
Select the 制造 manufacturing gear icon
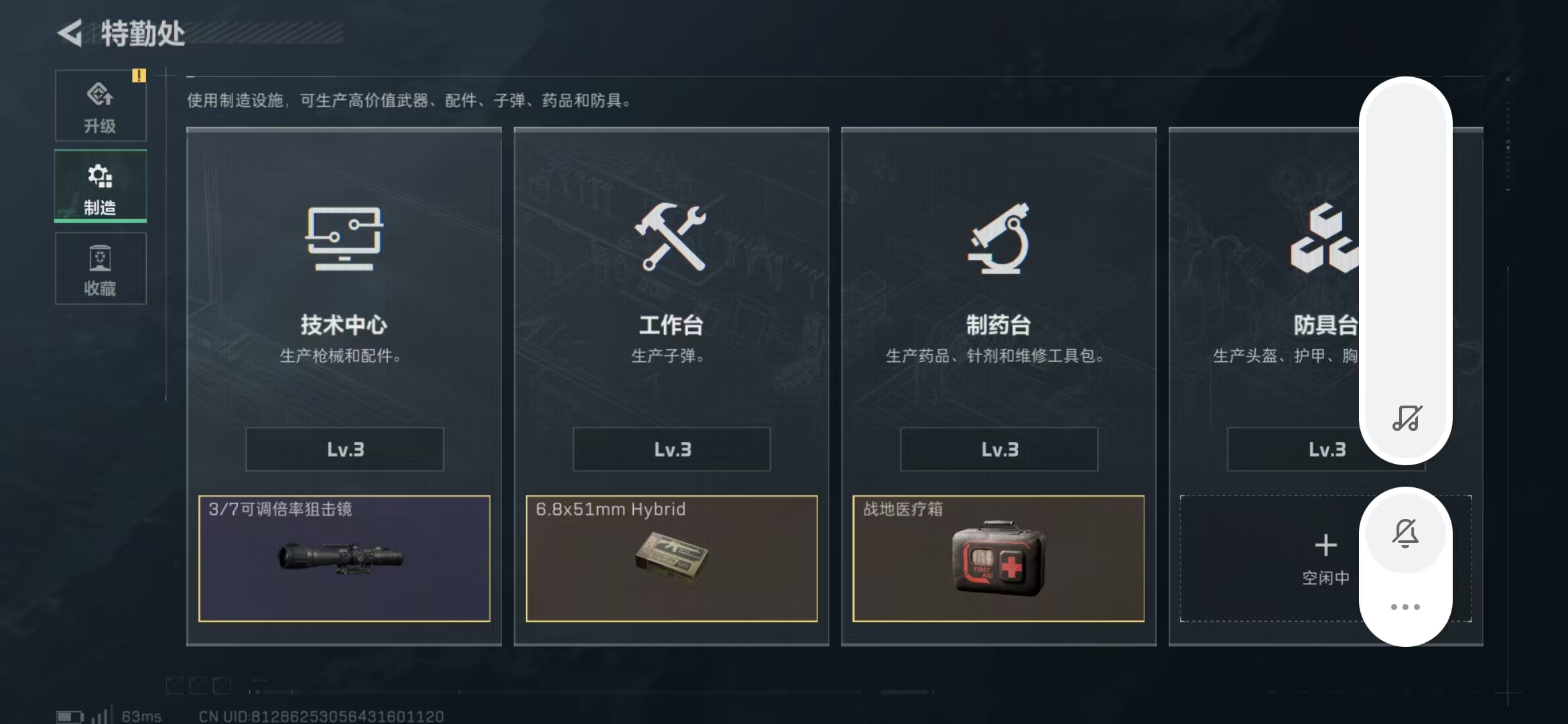(100, 178)
